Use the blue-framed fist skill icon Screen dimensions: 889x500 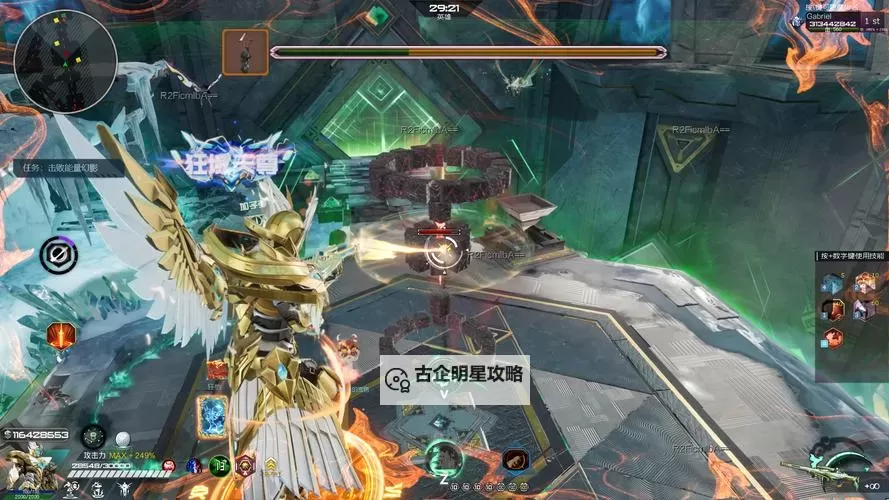tap(516, 460)
